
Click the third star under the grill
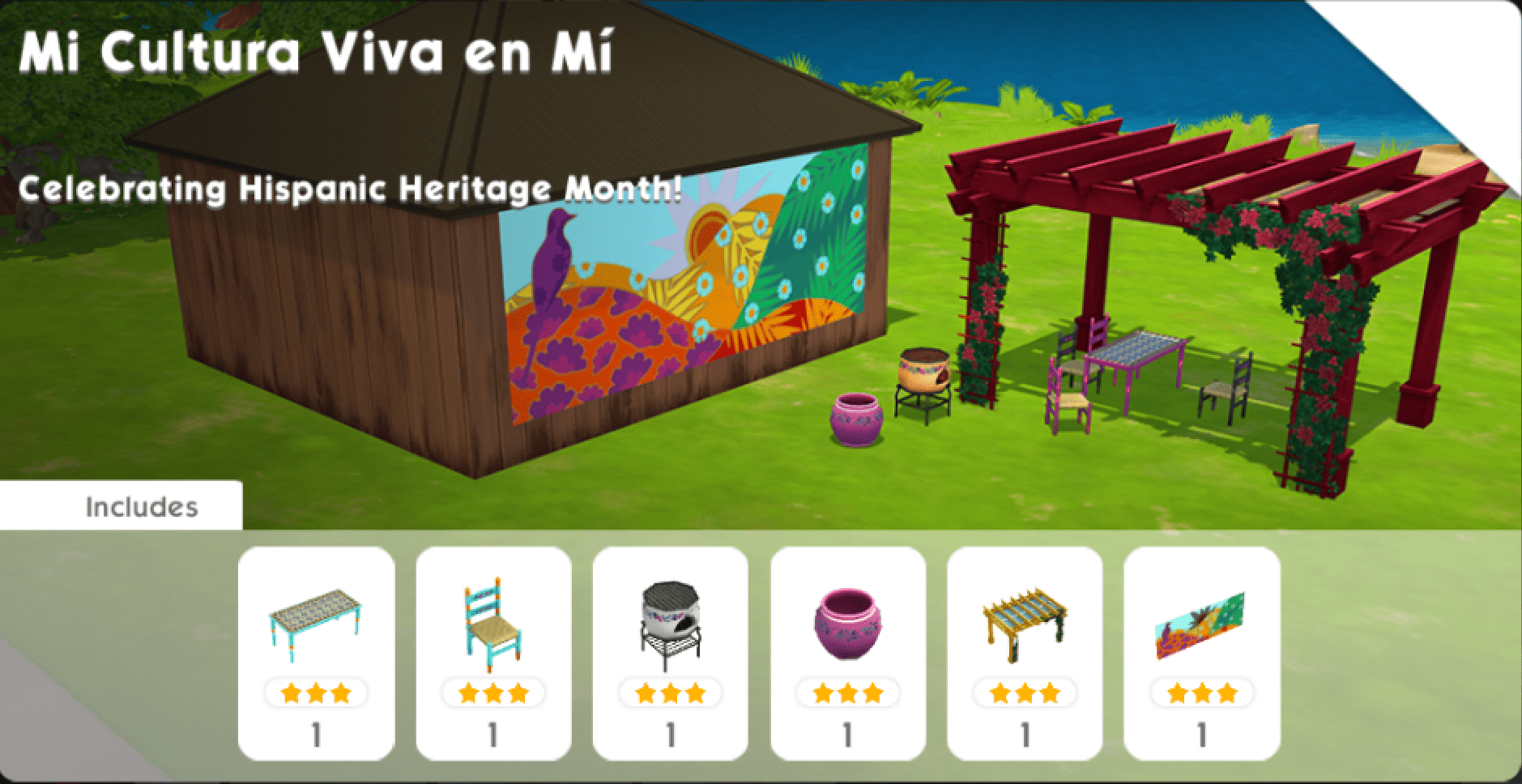695,695
